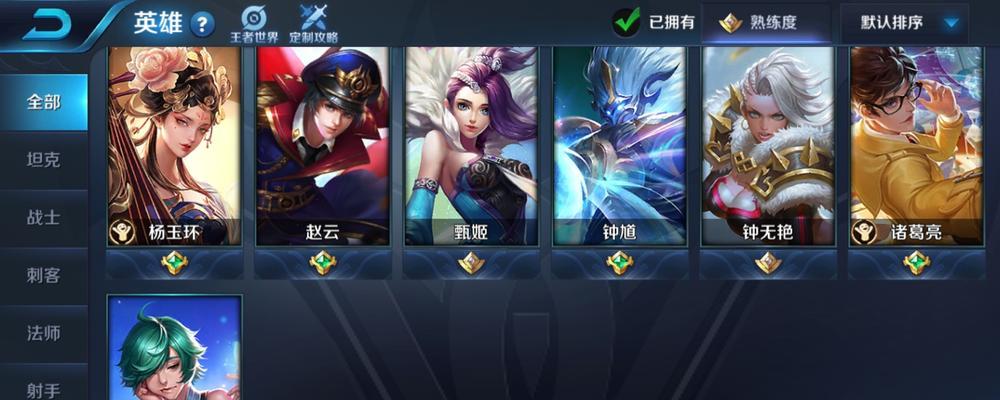Open the 默认排序 sort dropdown
This screenshot has height=400, width=1000.
[x=904, y=22]
